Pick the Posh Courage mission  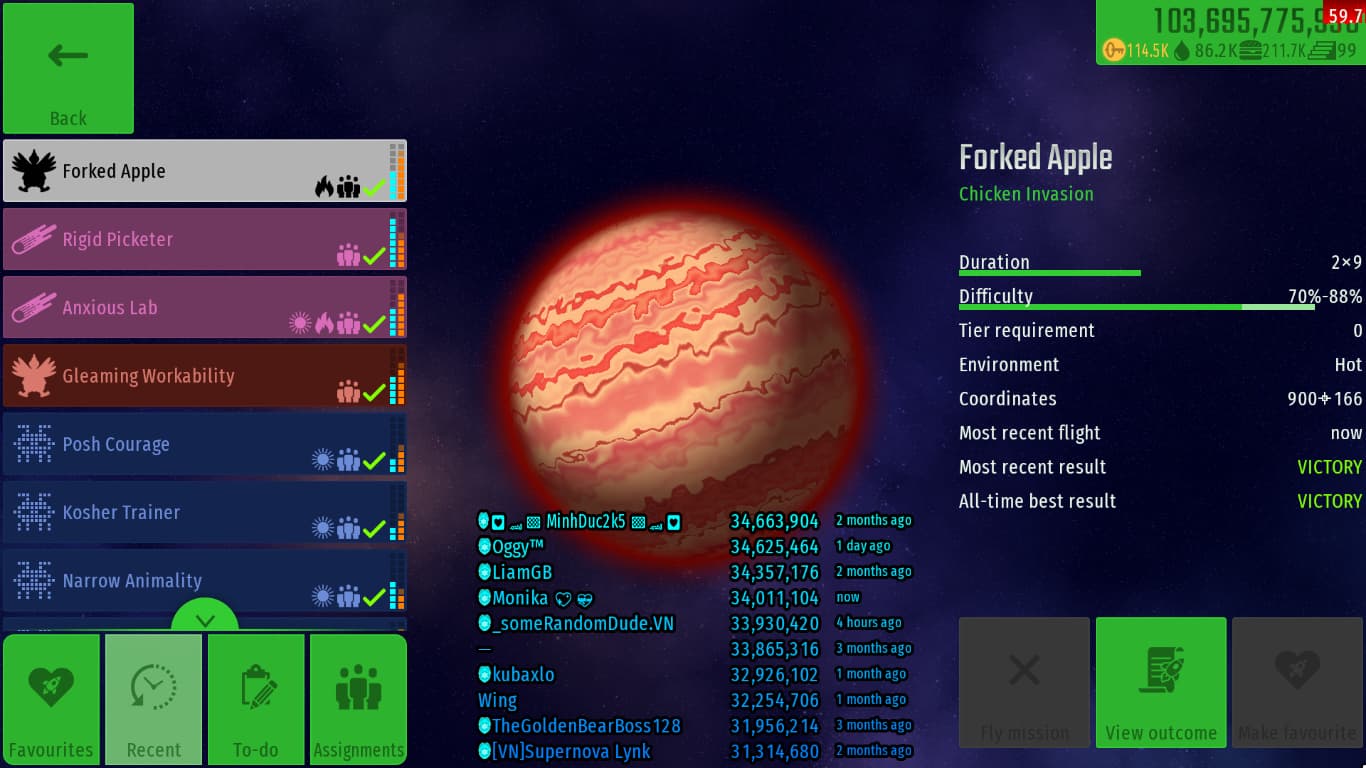coord(204,444)
